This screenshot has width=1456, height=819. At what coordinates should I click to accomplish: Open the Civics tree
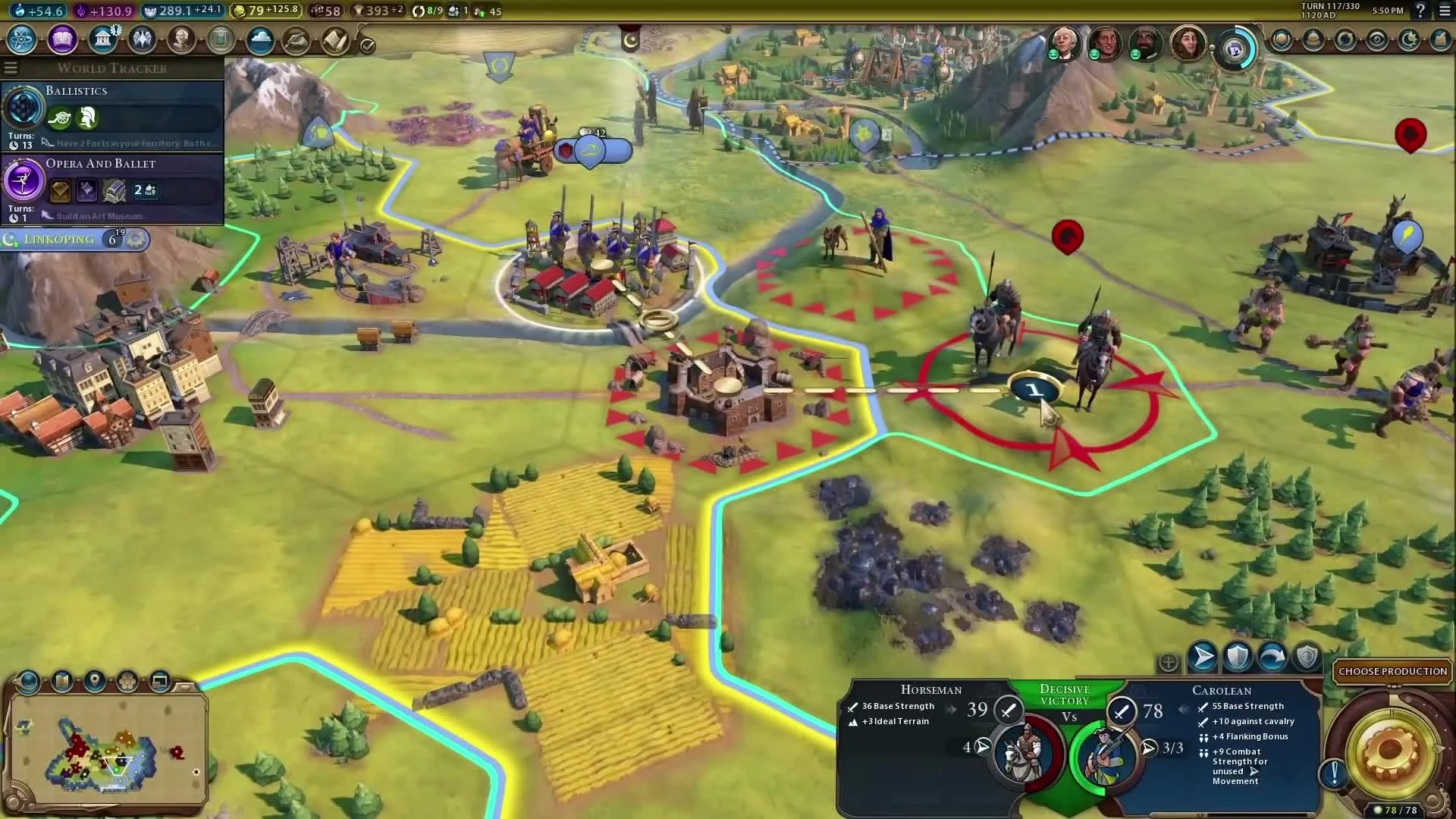[x=64, y=39]
